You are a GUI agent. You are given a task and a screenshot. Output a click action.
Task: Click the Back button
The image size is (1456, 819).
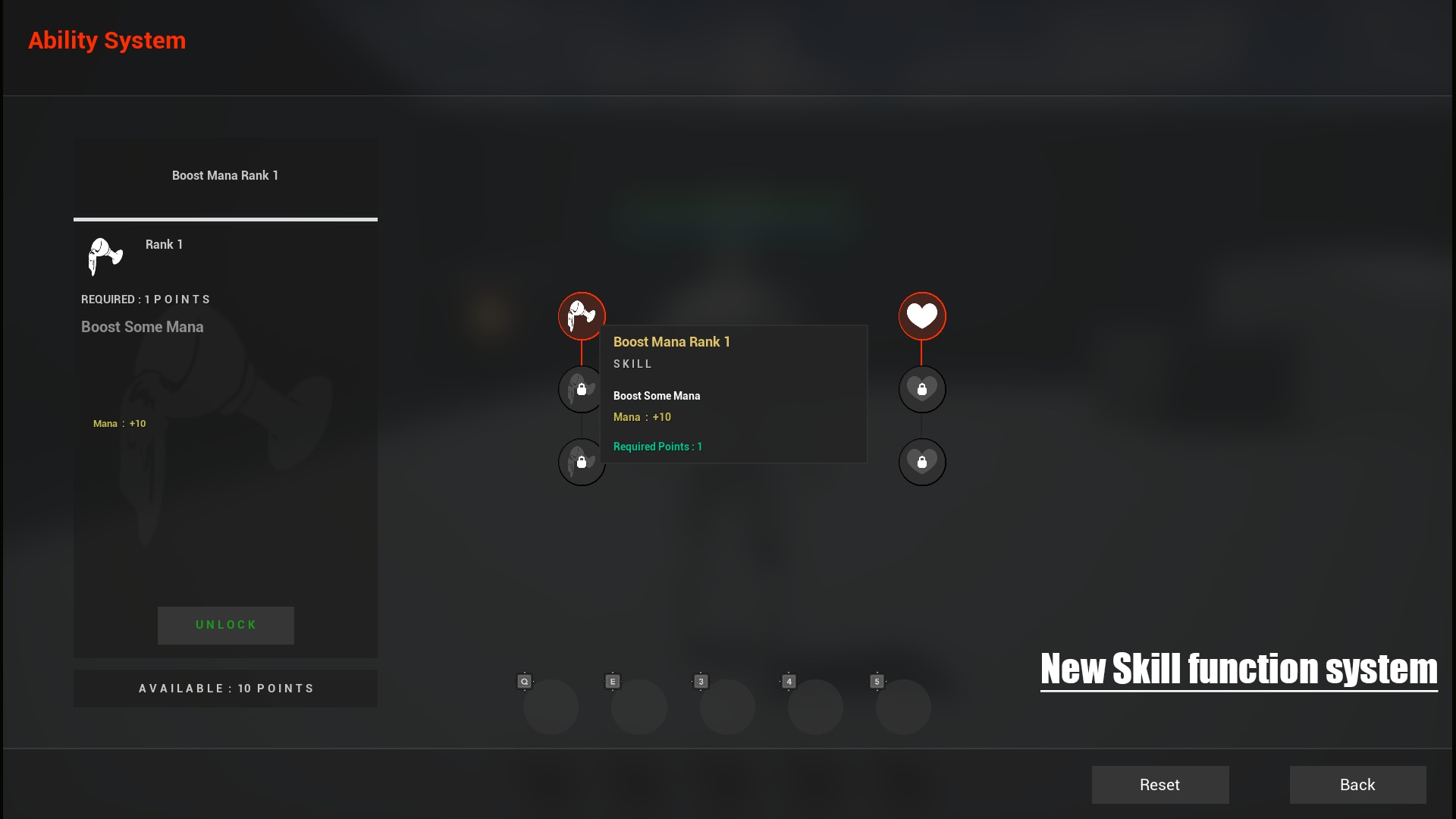[x=1357, y=785]
